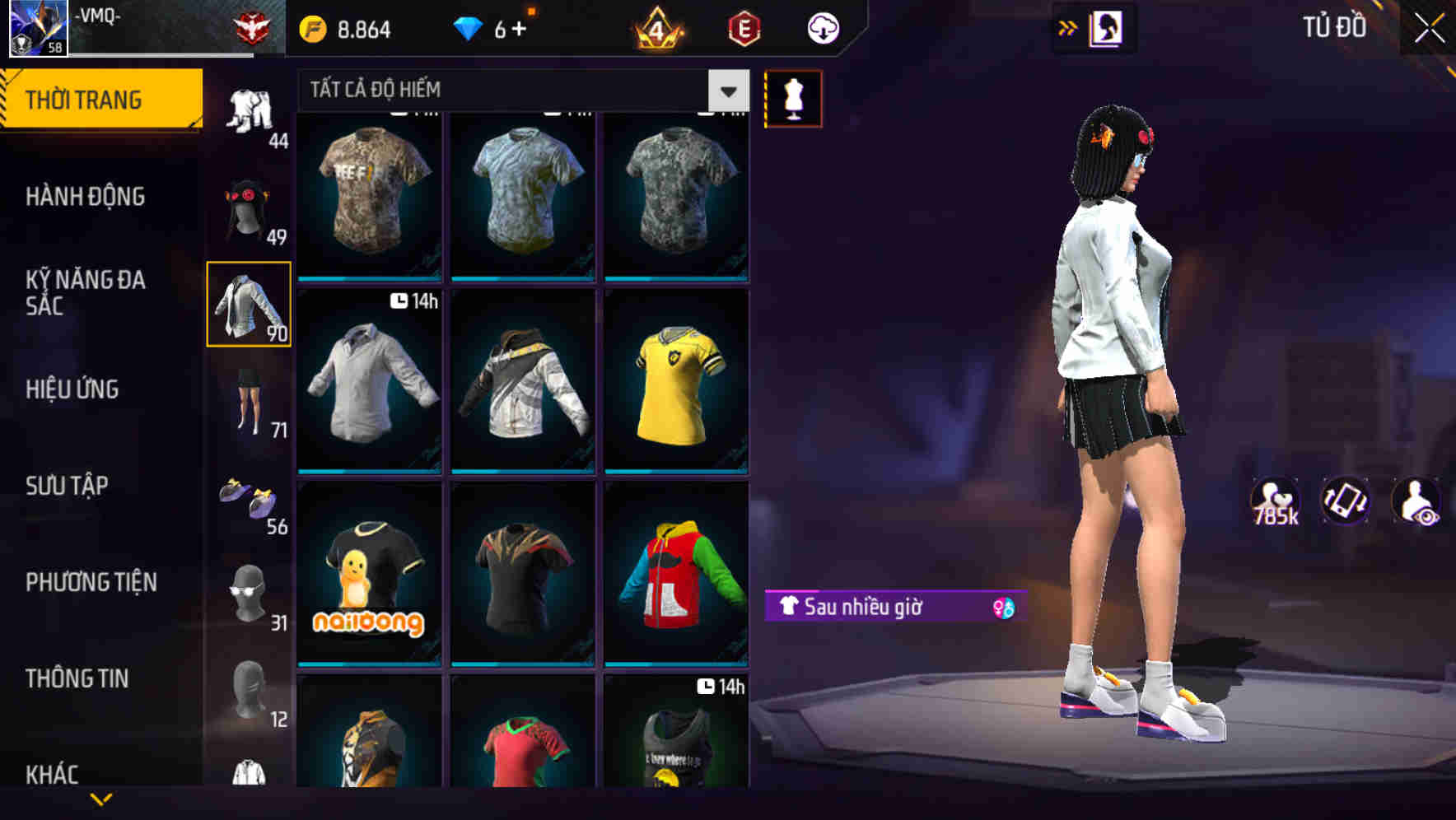Collapse the panel with double-arrow toggle
The image size is (1456, 820).
point(1068,27)
